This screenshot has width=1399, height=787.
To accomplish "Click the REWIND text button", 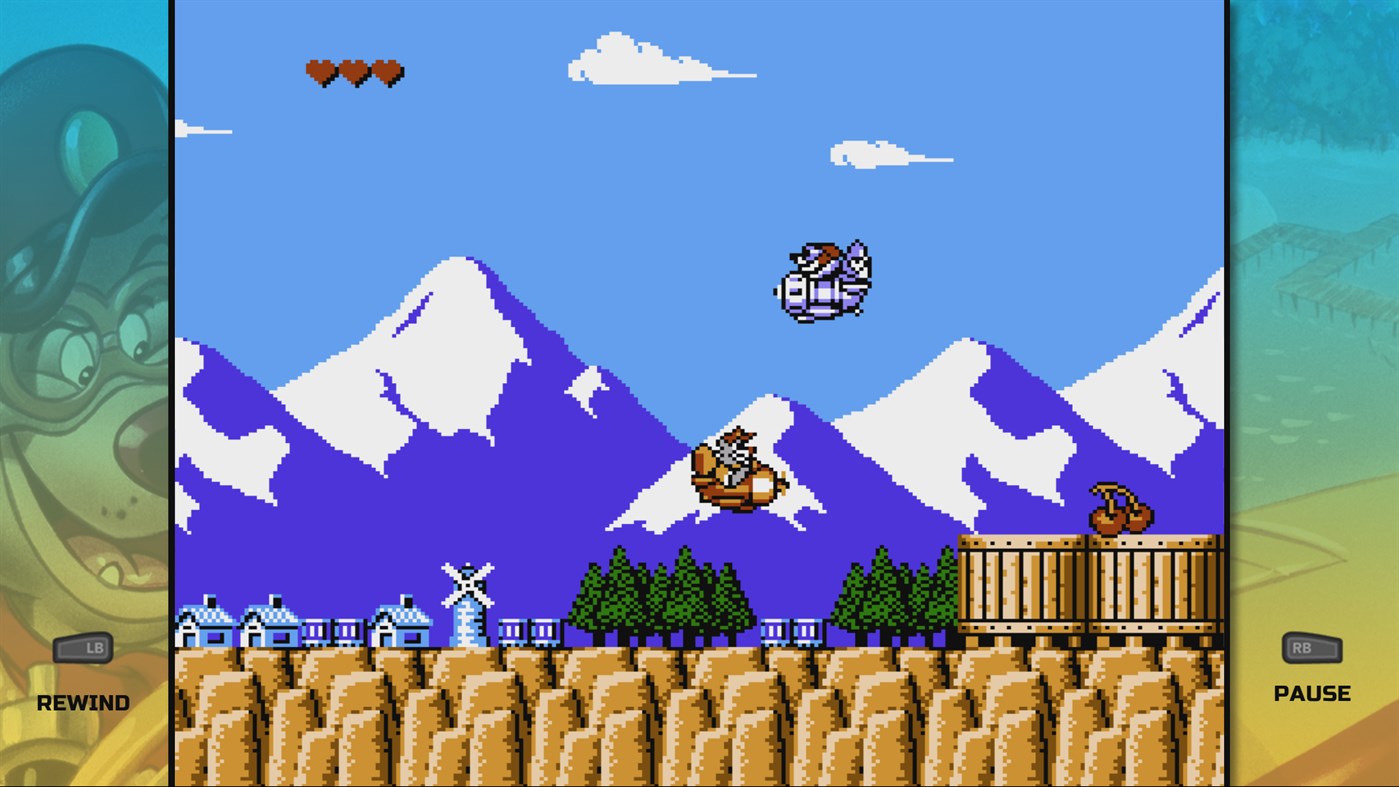I will [82, 701].
